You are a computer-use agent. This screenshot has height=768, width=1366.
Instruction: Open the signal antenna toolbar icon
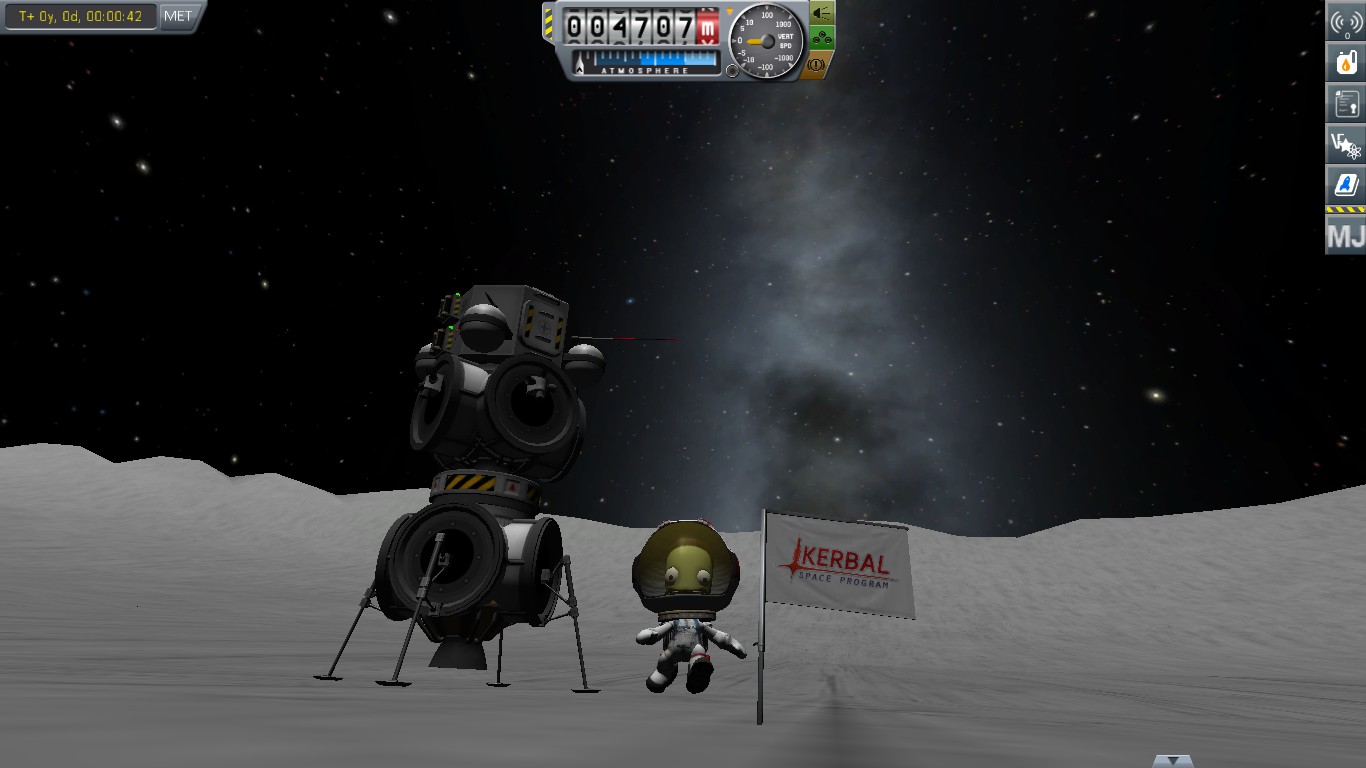(1346, 22)
